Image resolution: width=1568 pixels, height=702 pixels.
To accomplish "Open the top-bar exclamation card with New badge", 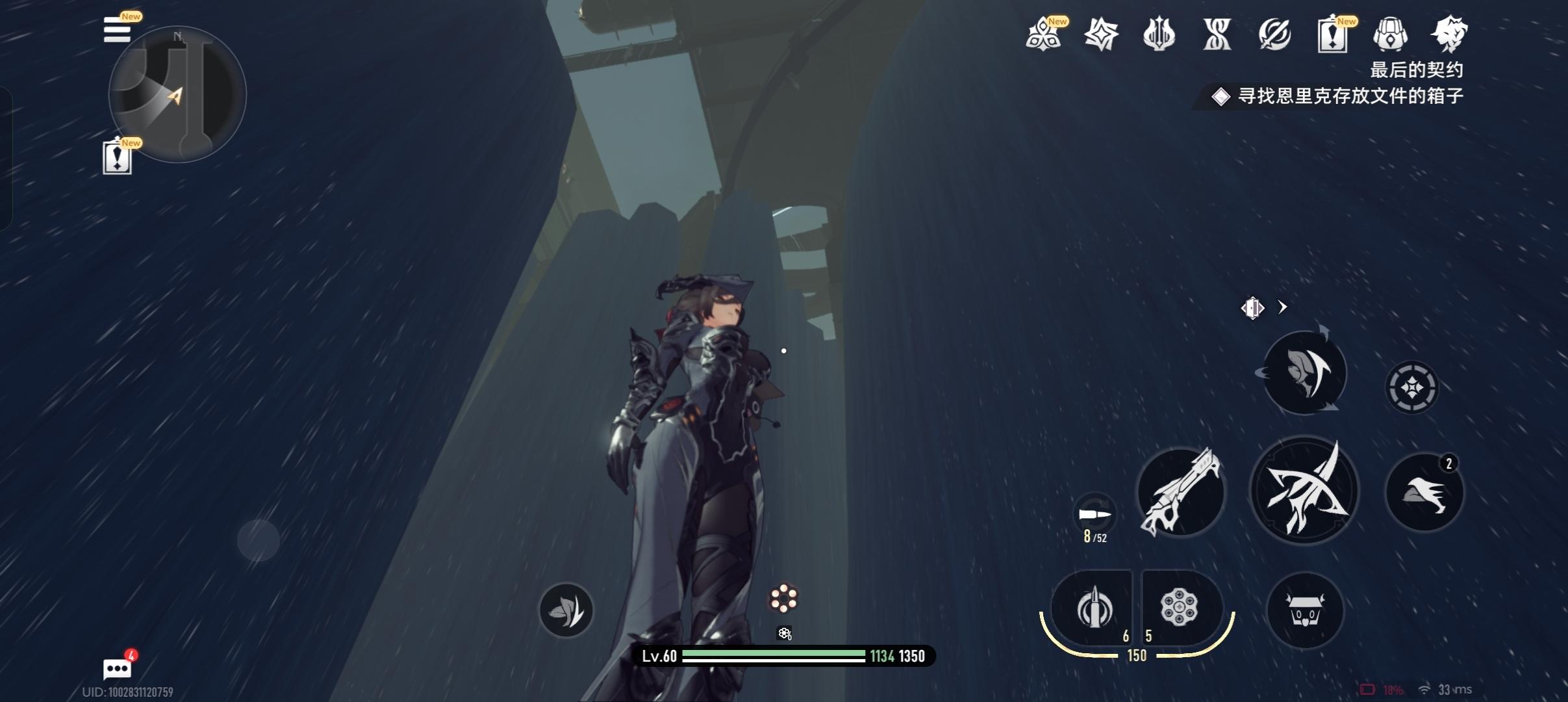I will pos(1332,34).
